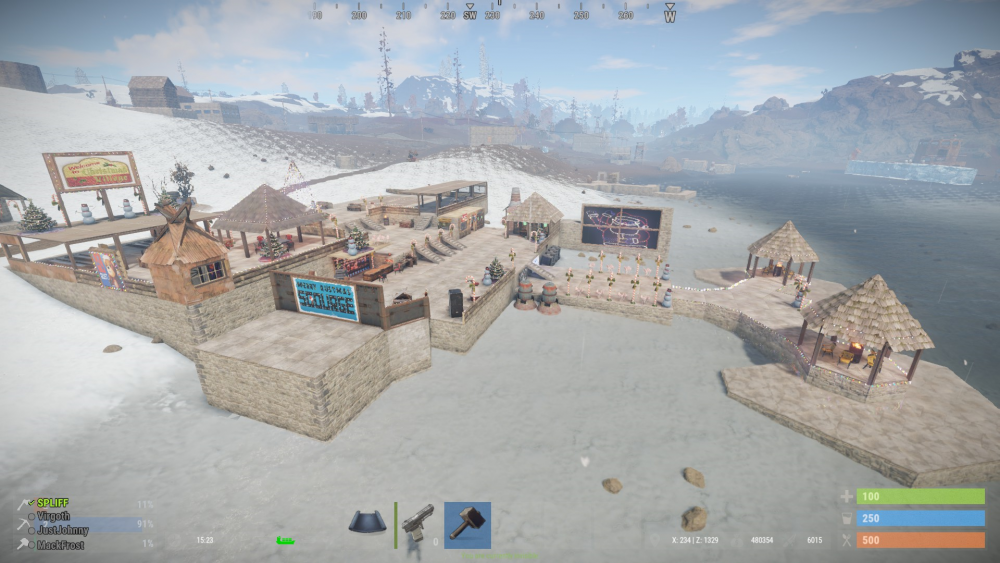
Task: Select the pistol hotbar slot
Action: 418,523
